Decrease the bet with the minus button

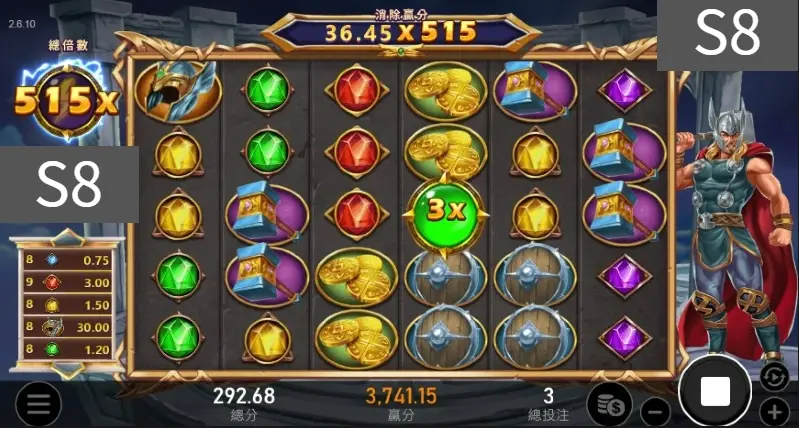[x=654, y=410]
